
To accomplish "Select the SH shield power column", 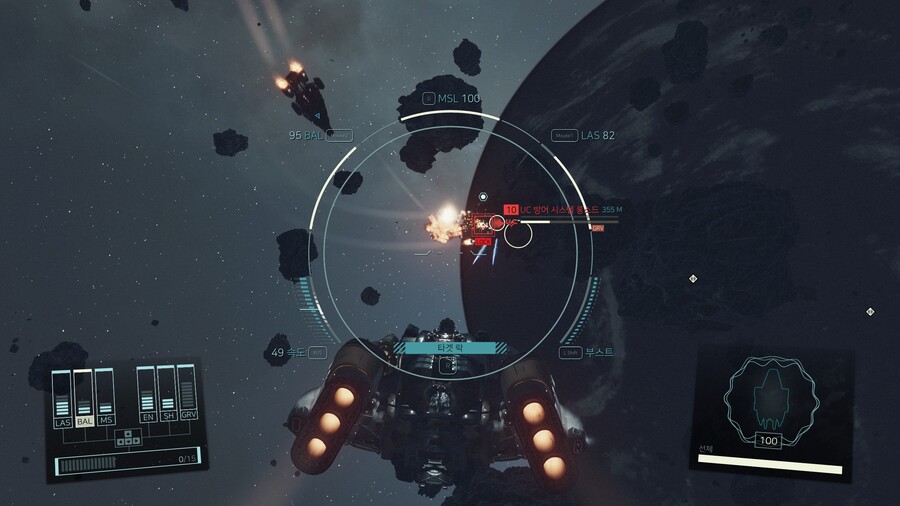I will pos(167,397).
